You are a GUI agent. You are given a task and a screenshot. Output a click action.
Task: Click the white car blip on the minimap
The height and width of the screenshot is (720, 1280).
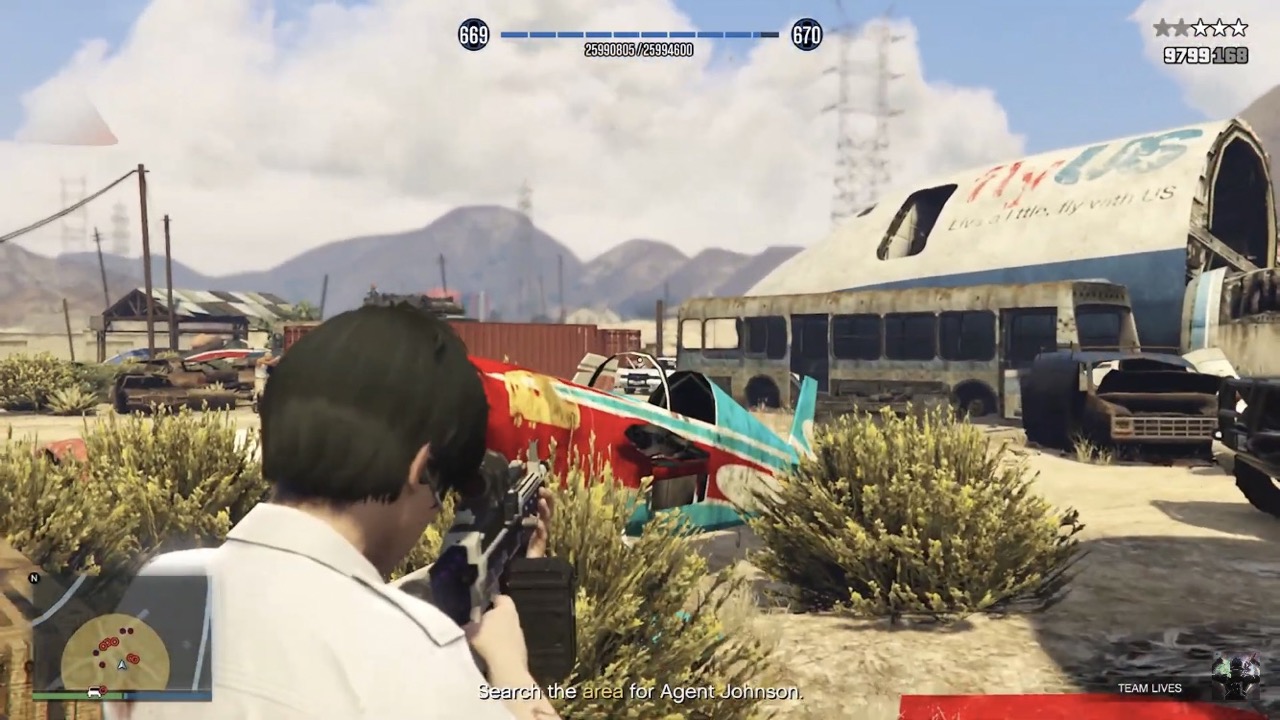94,692
